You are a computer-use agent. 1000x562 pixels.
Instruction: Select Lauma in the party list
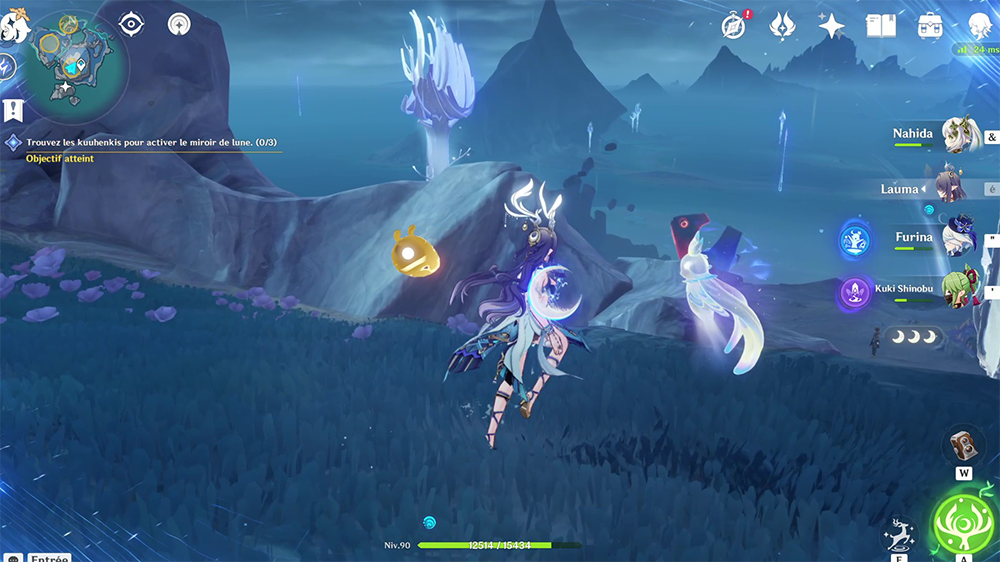click(x=943, y=187)
